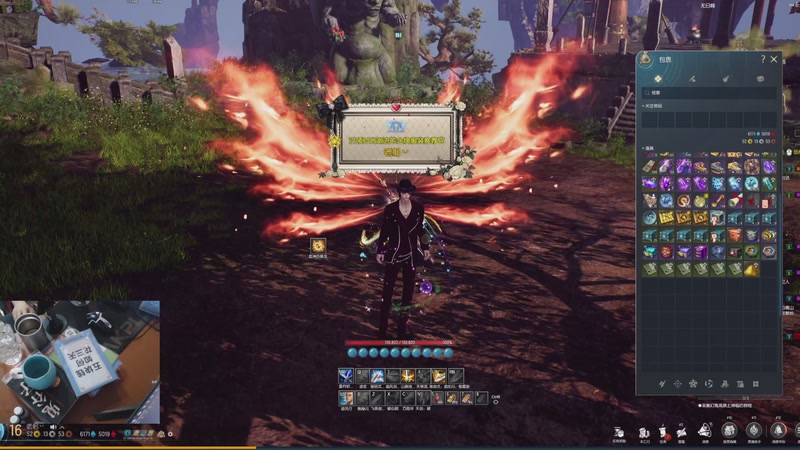This screenshot has width=800, height=450.
Task: Click the floating gold item icon near character
Action: pyautogui.click(x=318, y=246)
